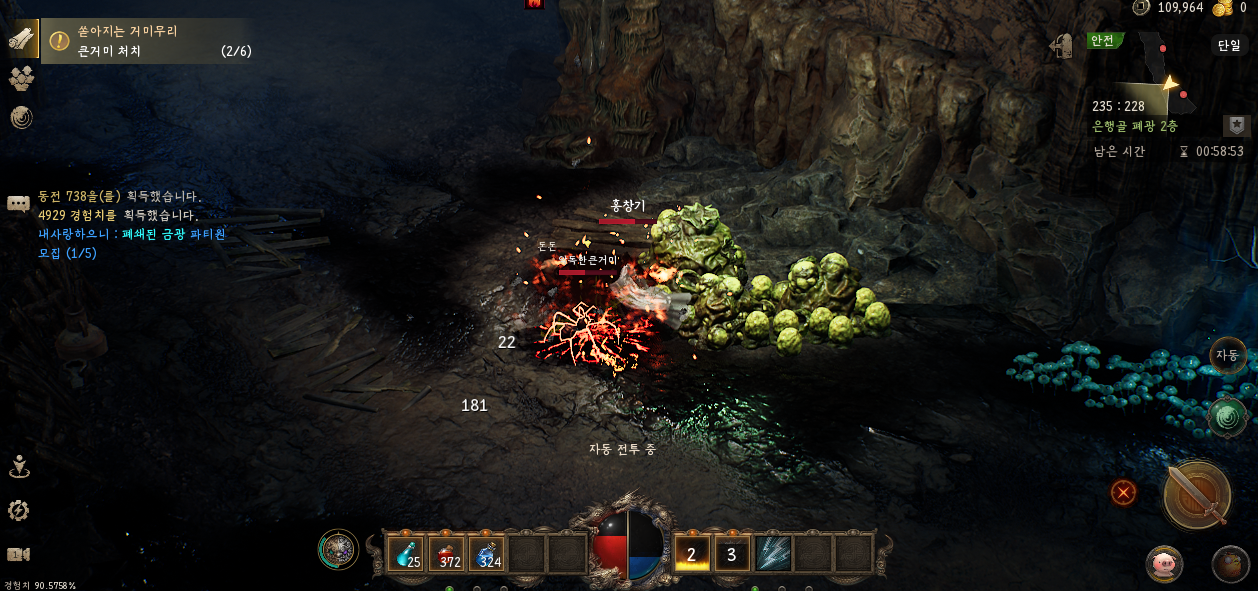The height and width of the screenshot is (591, 1258).
Task: Toggle the 자동 auto-battle button
Action: [x=1228, y=355]
